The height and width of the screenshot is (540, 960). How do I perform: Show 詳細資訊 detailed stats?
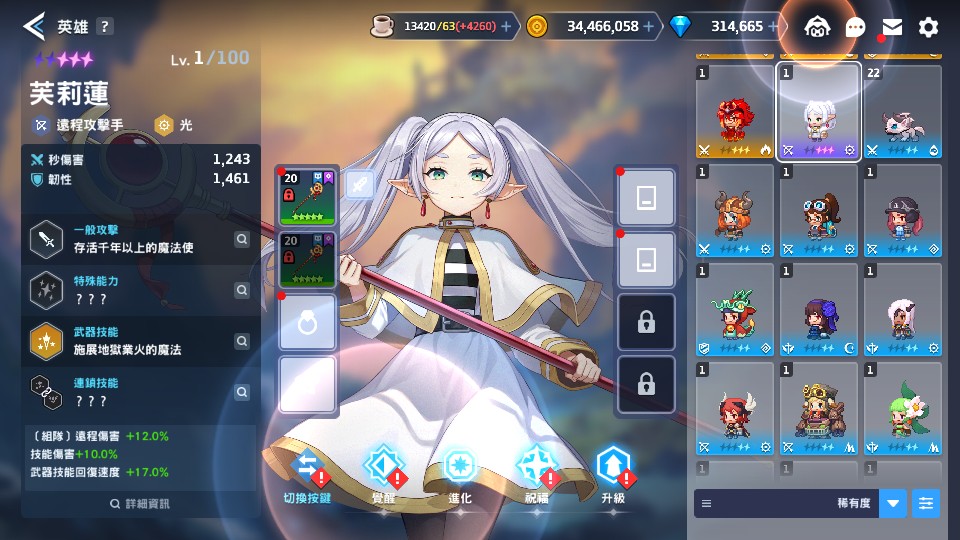(140, 504)
